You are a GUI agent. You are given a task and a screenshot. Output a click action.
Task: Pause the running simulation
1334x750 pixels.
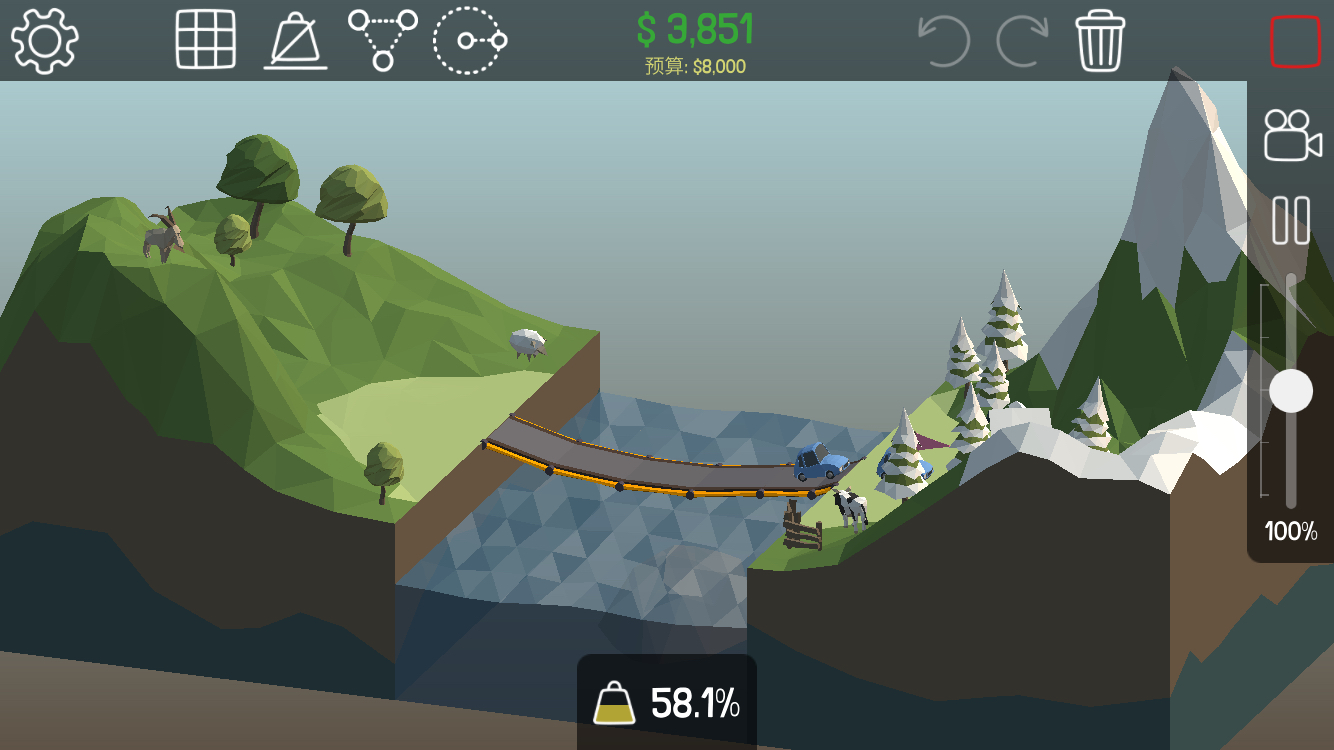pyautogui.click(x=1291, y=220)
